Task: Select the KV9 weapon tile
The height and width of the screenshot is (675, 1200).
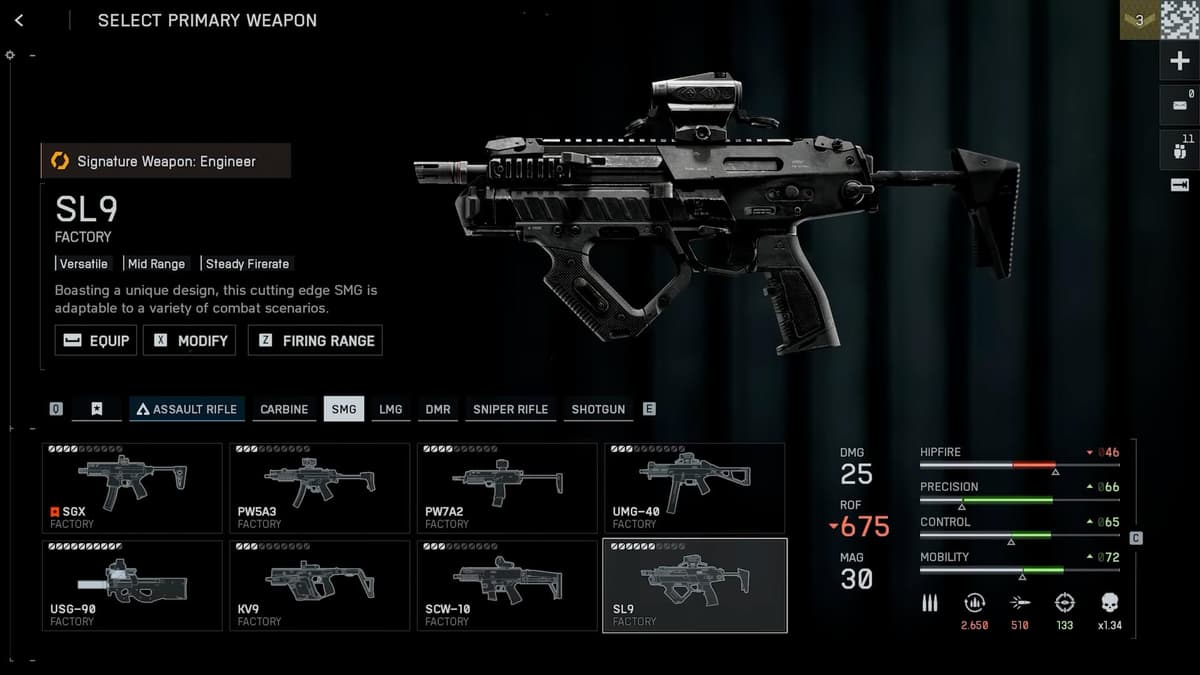Action: tap(319, 585)
